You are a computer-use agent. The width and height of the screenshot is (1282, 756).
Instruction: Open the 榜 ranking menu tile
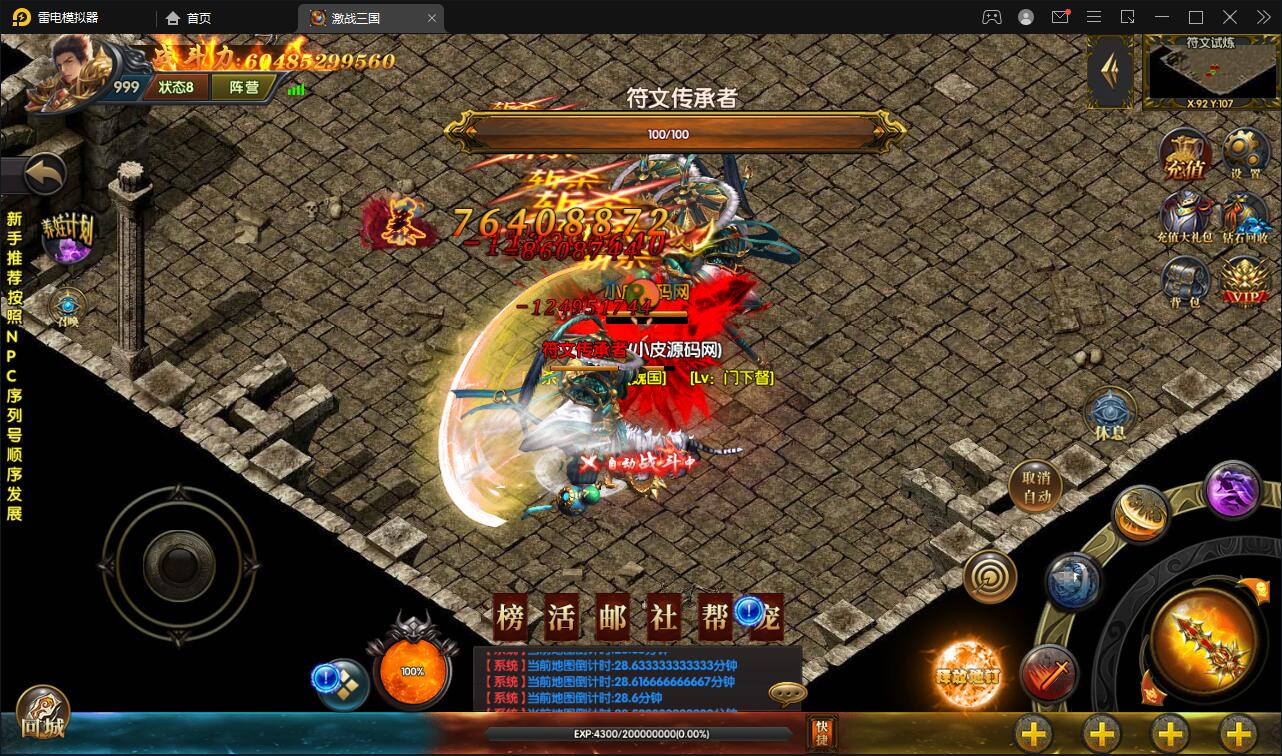pyautogui.click(x=511, y=617)
